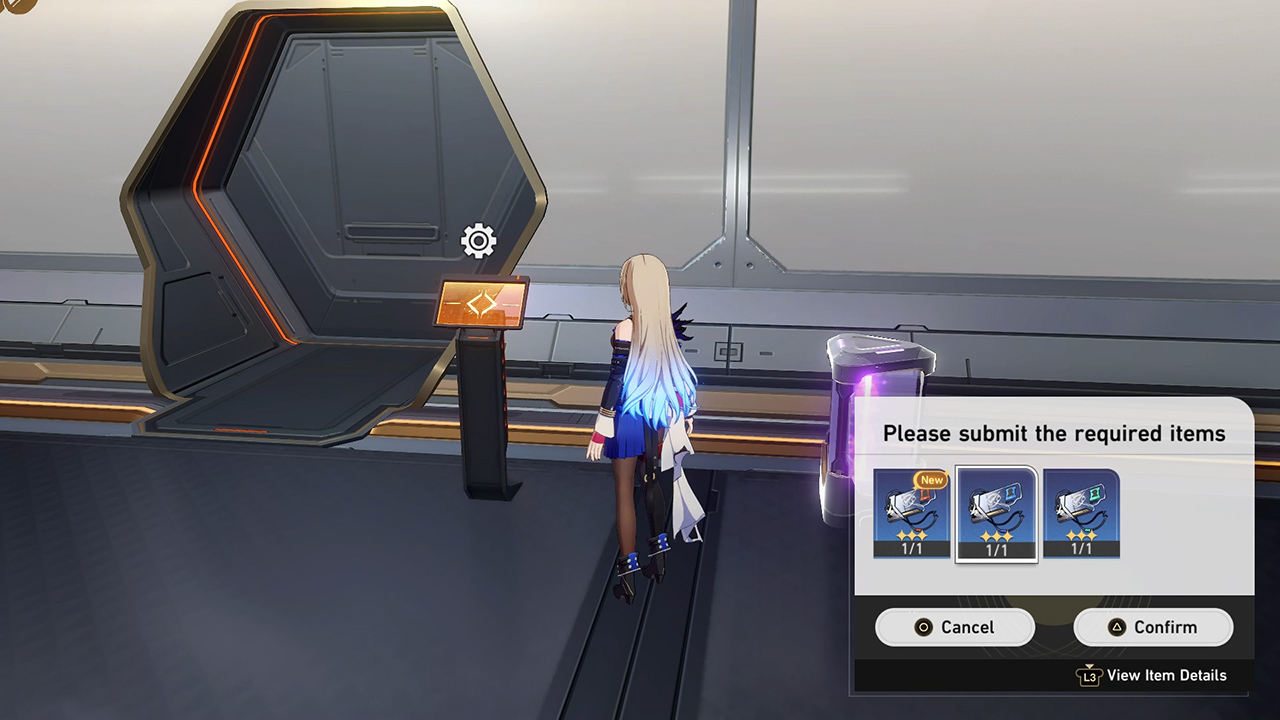Click the small arrow above the L3 prompt
The image size is (1280, 720).
pyautogui.click(x=1089, y=665)
